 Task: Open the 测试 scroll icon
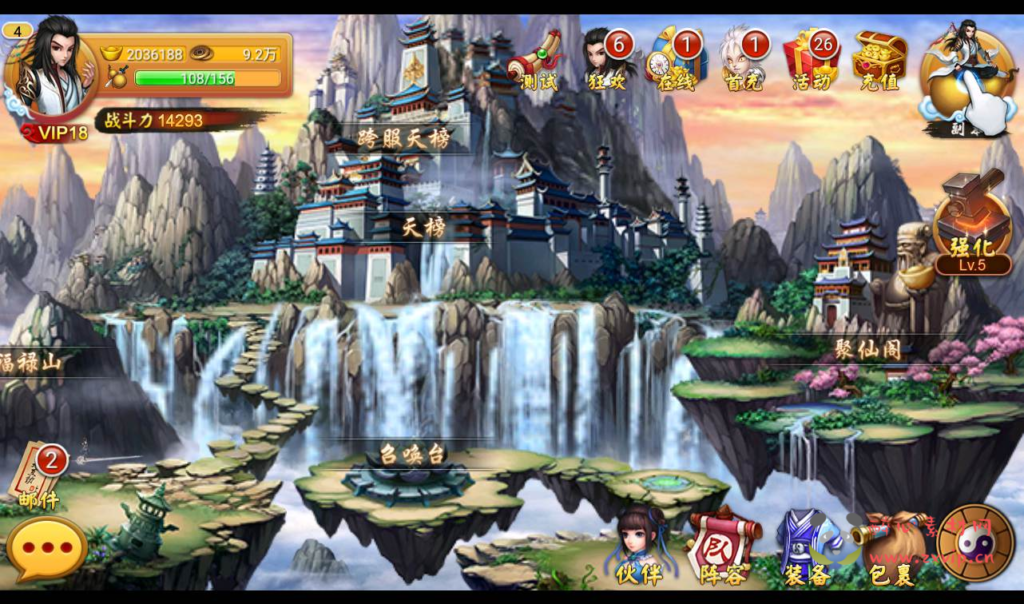pyautogui.click(x=536, y=60)
